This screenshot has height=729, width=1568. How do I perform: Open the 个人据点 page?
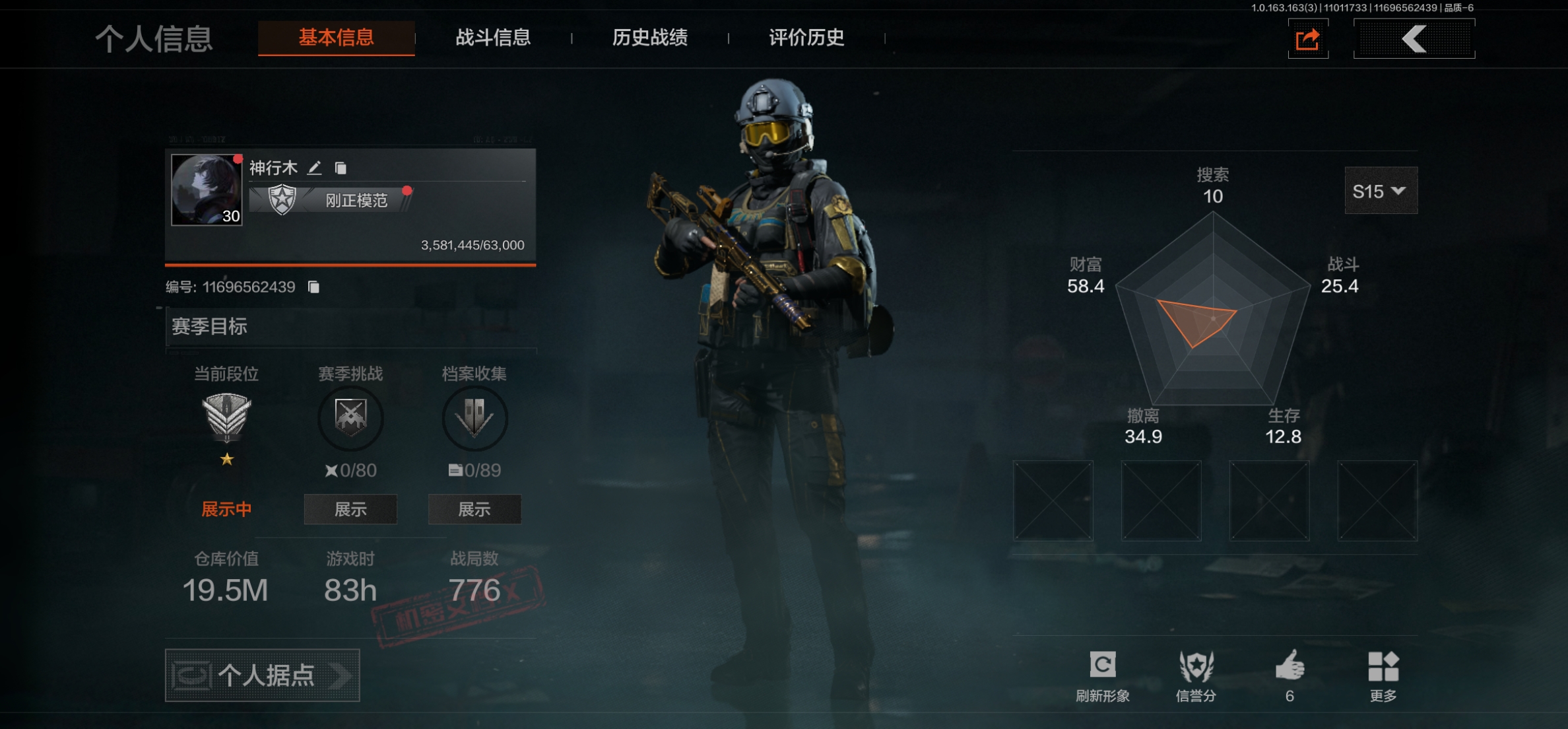click(262, 675)
